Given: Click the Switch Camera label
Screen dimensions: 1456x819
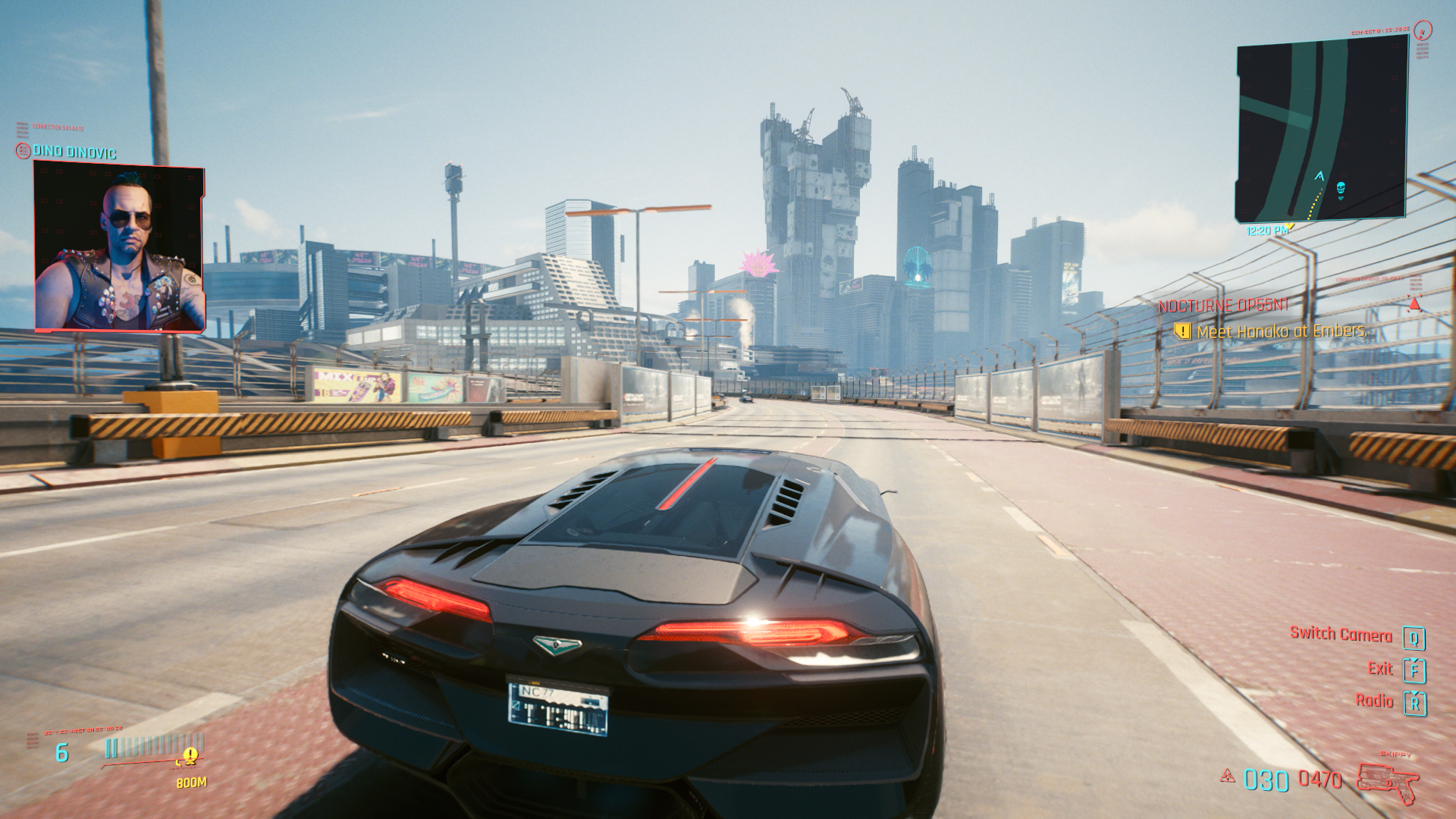Looking at the screenshot, I should pyautogui.click(x=1341, y=635).
